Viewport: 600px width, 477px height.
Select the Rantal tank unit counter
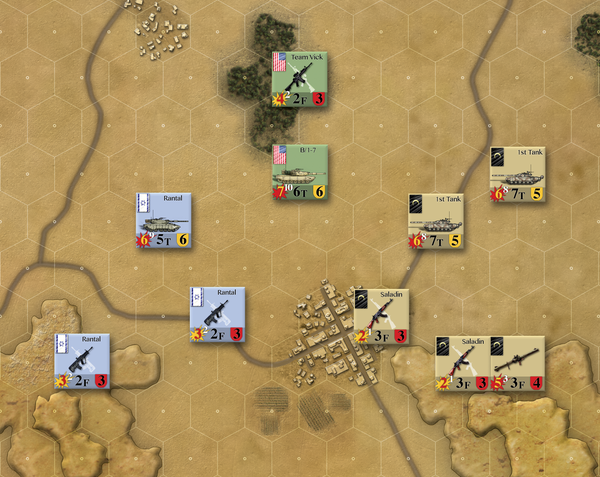pyautogui.click(x=163, y=220)
